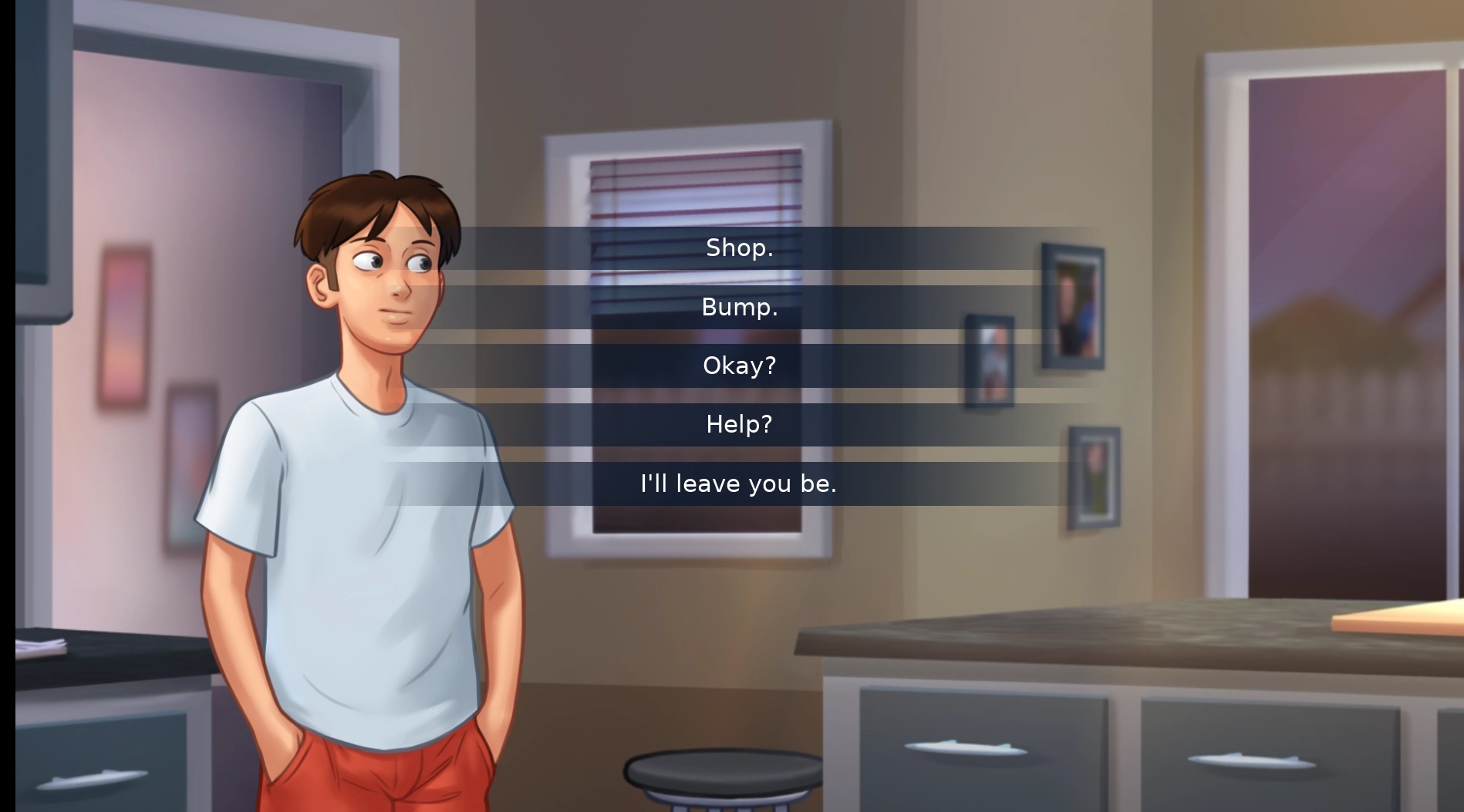1464x812 pixels.
Task: Choose the "Shop." dialogue option
Action: click(x=739, y=248)
